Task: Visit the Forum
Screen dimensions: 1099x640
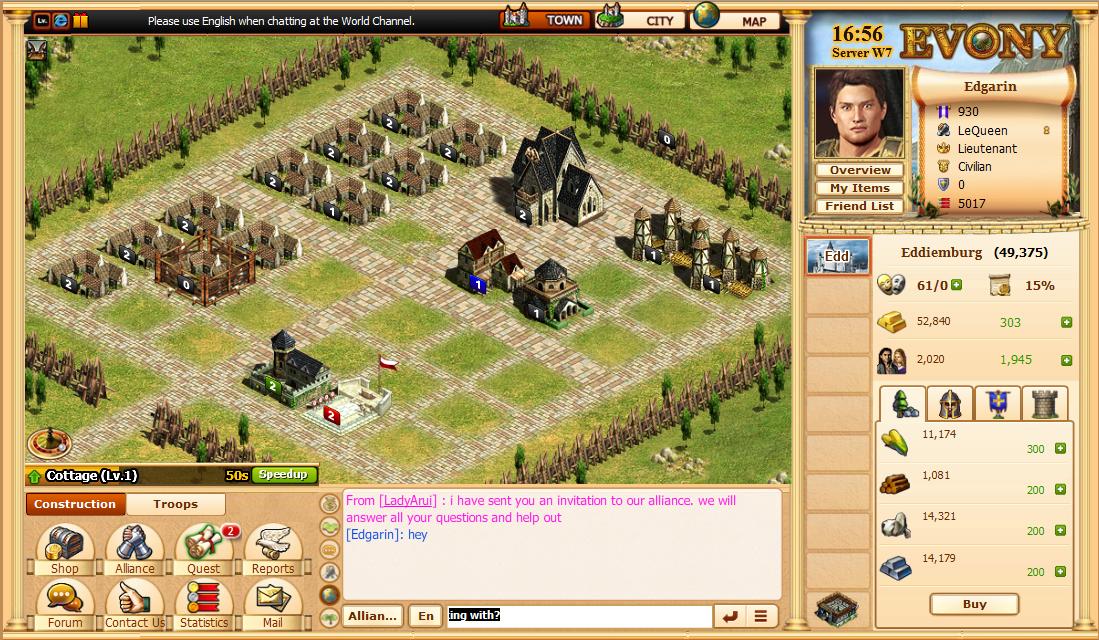Action: coord(65,605)
